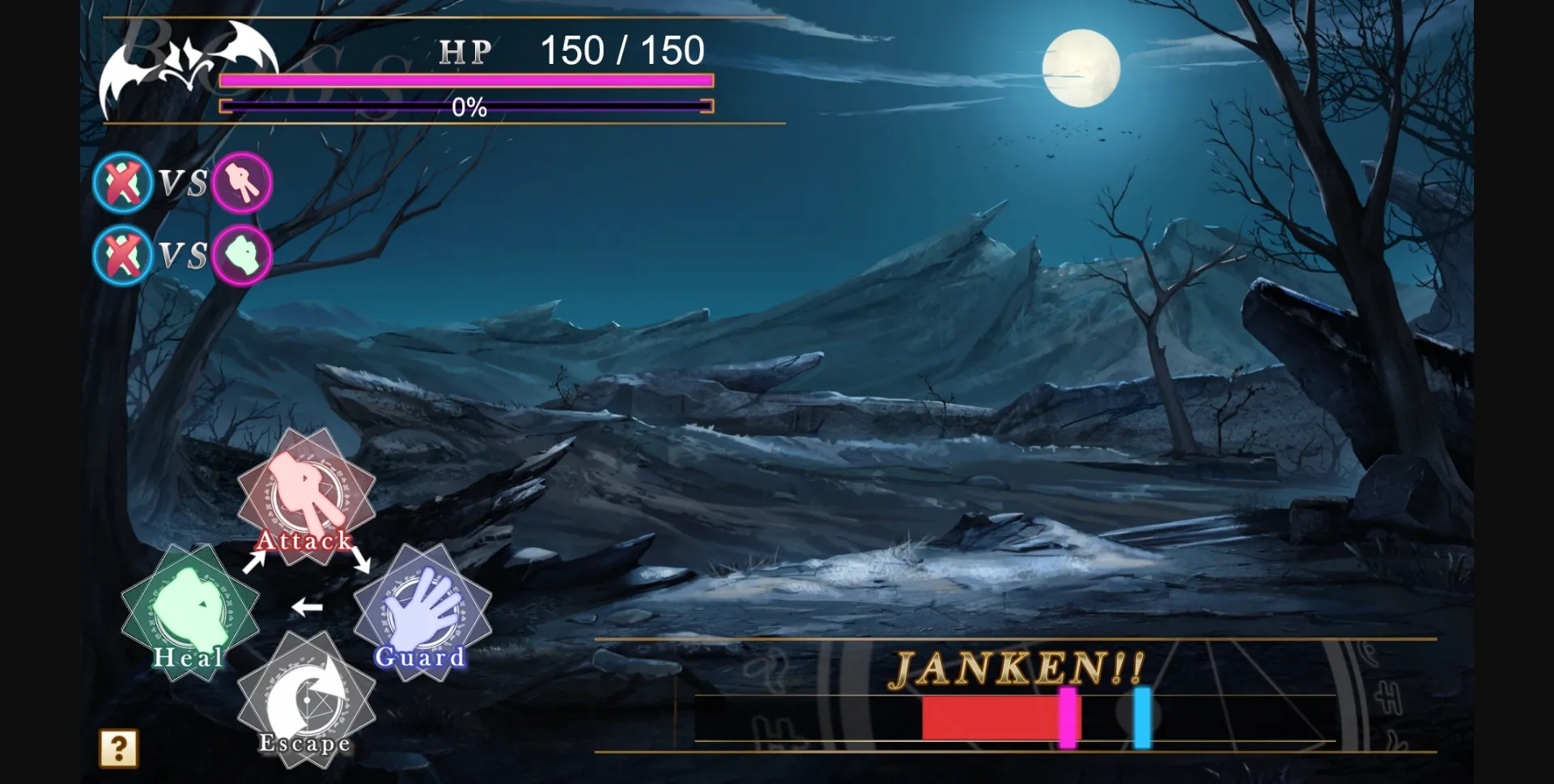Click the rock icon in round two result
The image size is (1554, 784).
click(242, 256)
